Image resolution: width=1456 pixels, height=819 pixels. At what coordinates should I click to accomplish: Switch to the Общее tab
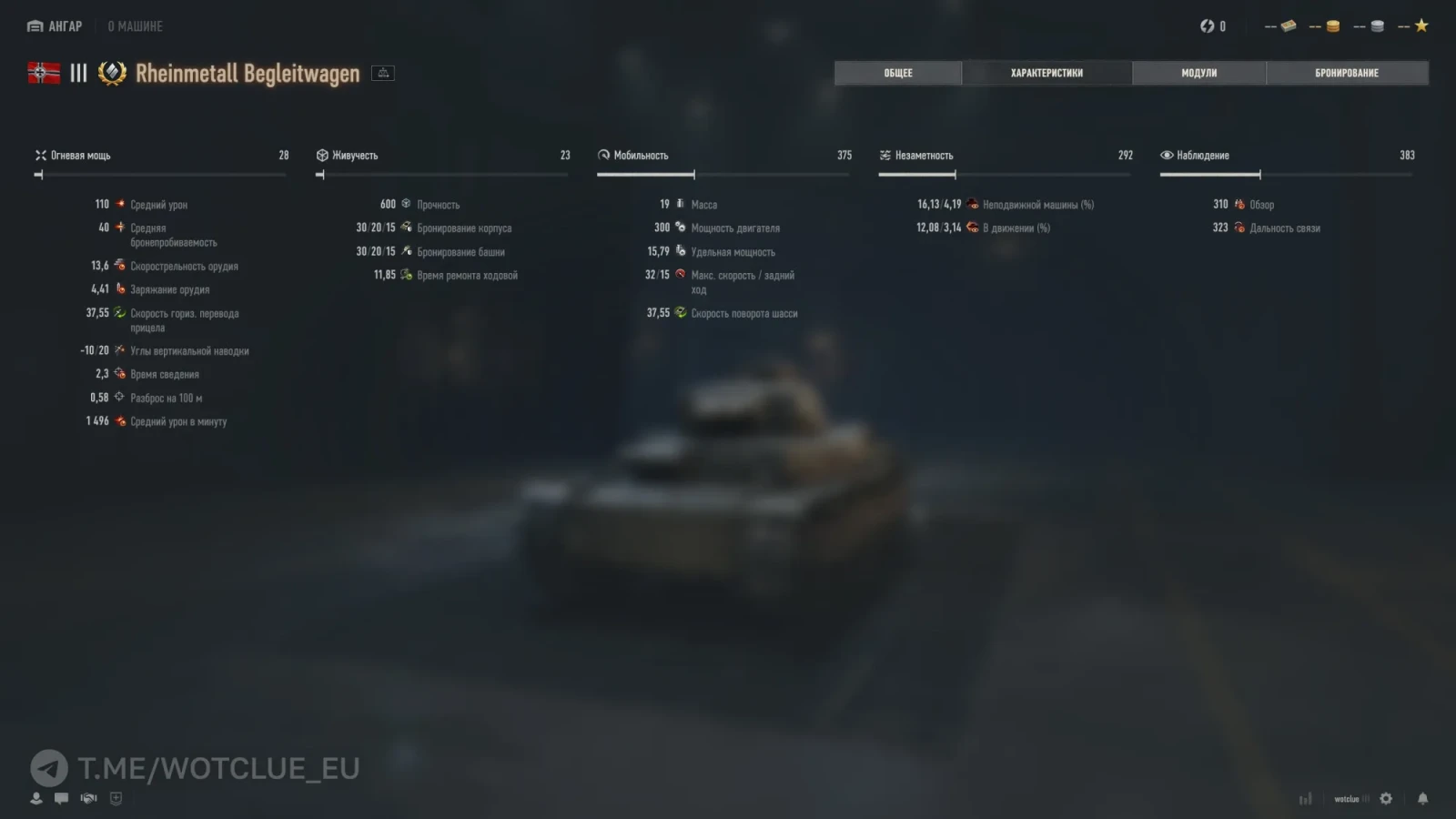(897, 73)
